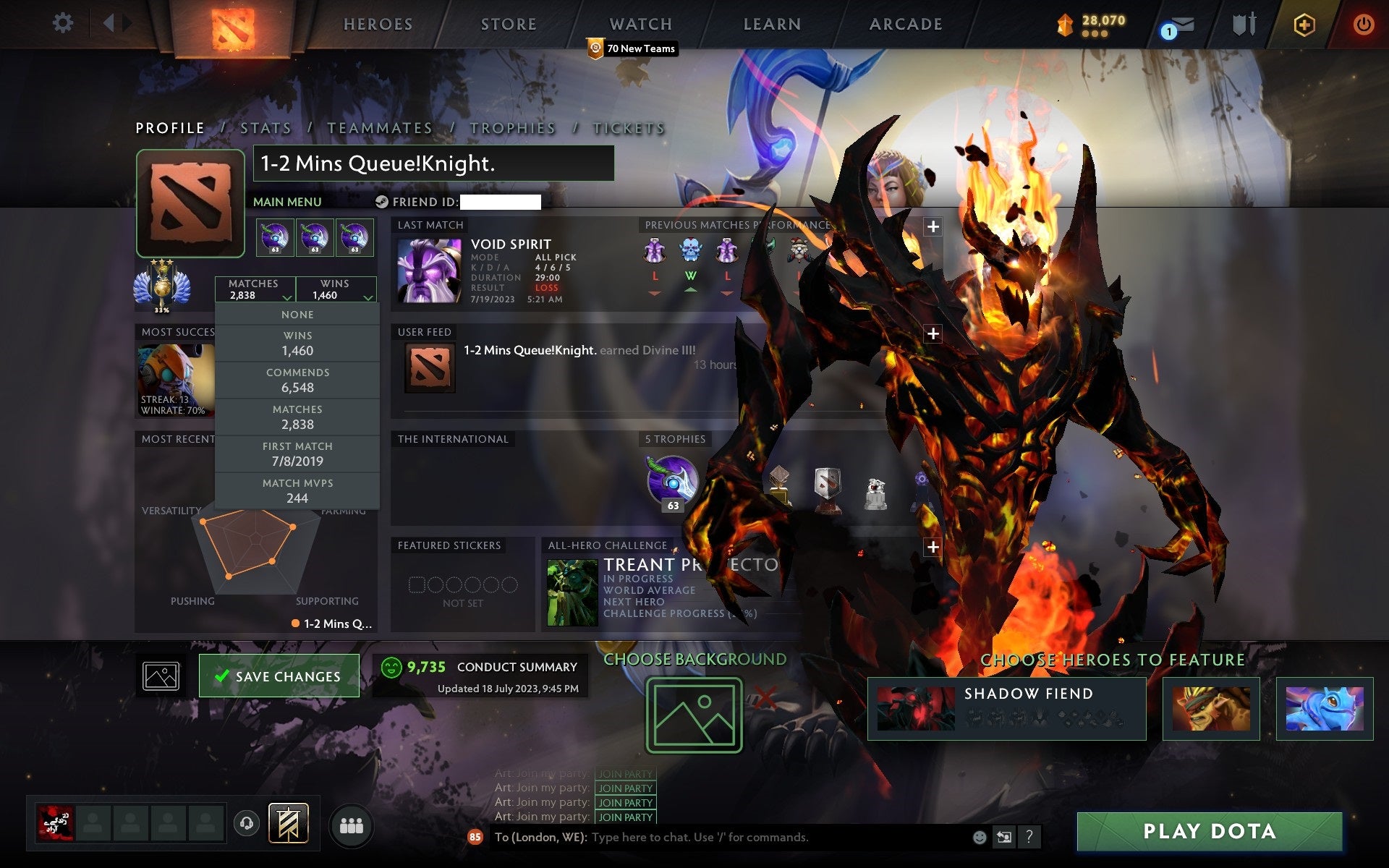Open the WINS stats dropdown

point(336,289)
